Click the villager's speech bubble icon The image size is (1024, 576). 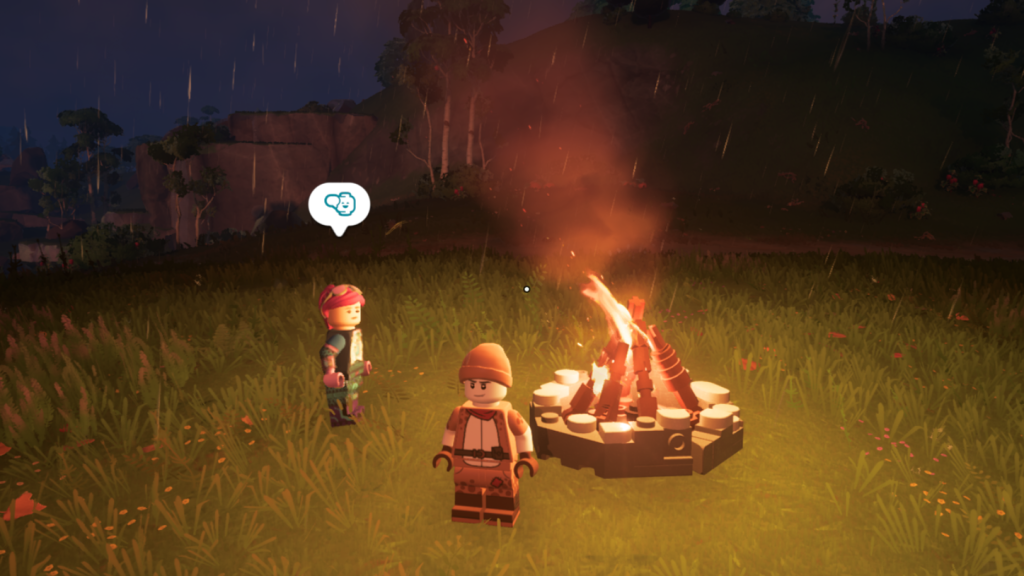(339, 205)
